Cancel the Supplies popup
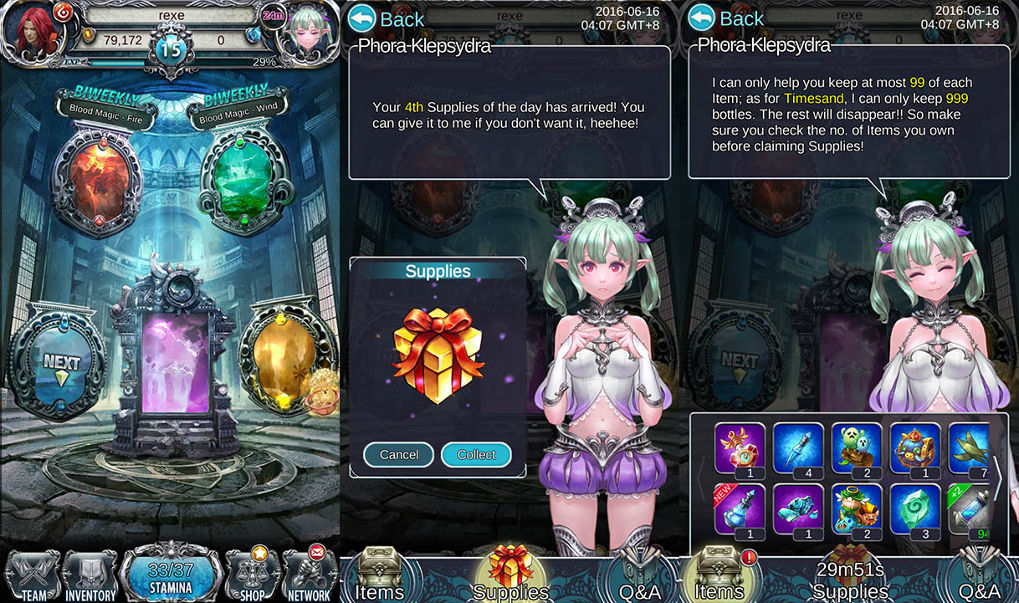This screenshot has height=603, width=1019. coord(398,454)
